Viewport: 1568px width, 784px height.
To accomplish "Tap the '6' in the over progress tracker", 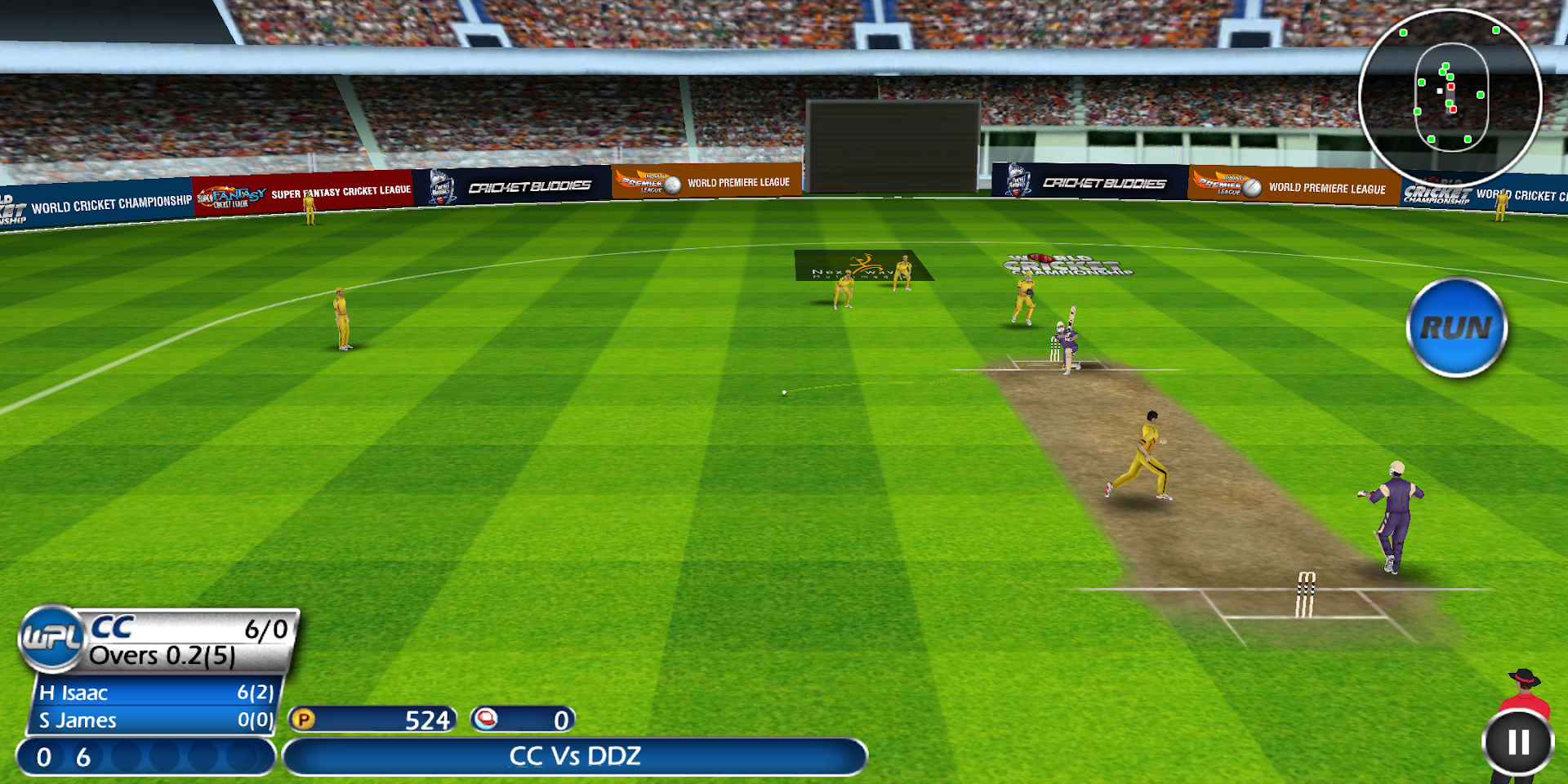I will tap(82, 757).
